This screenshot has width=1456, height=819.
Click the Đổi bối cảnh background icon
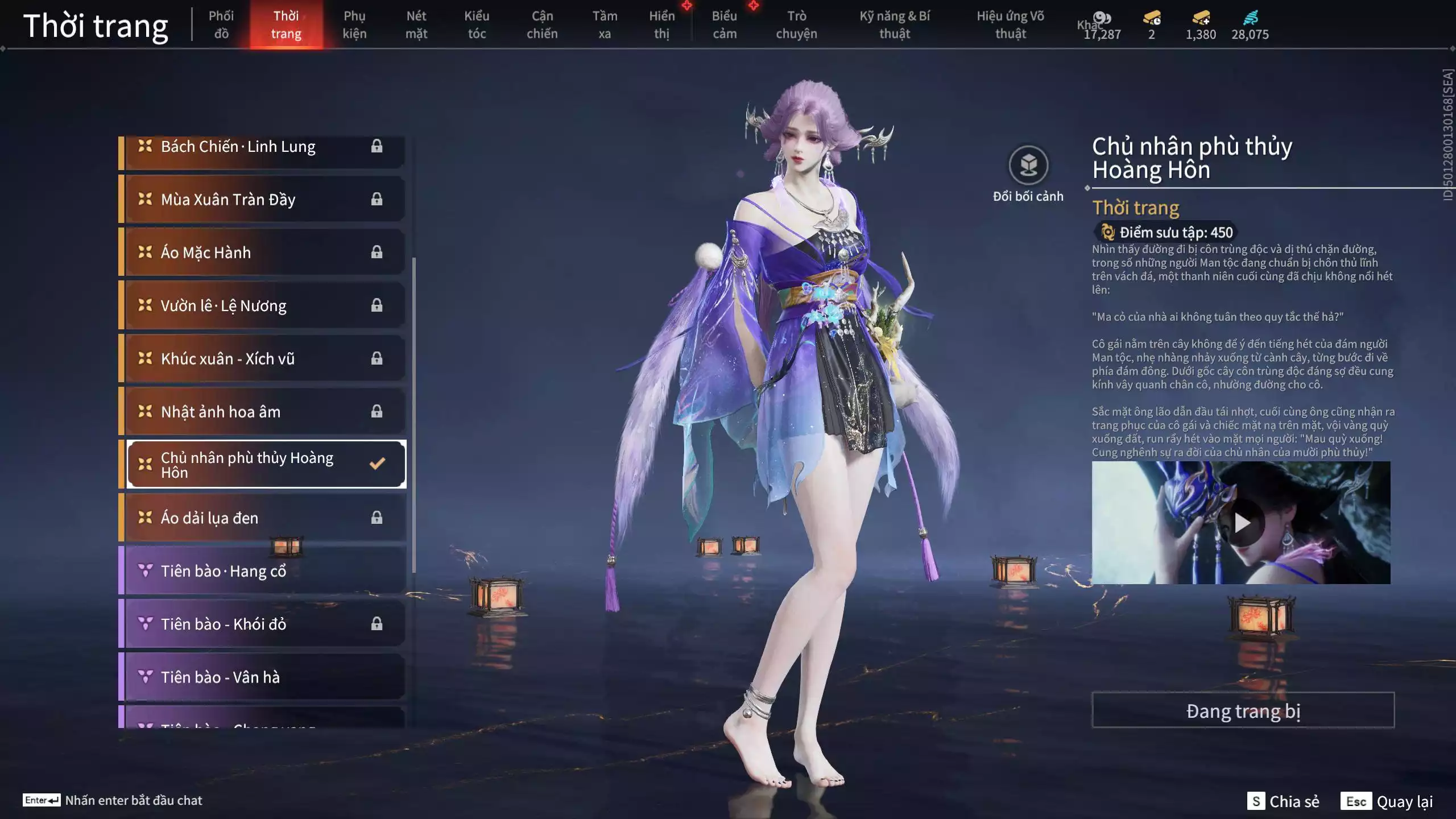coord(1028,166)
